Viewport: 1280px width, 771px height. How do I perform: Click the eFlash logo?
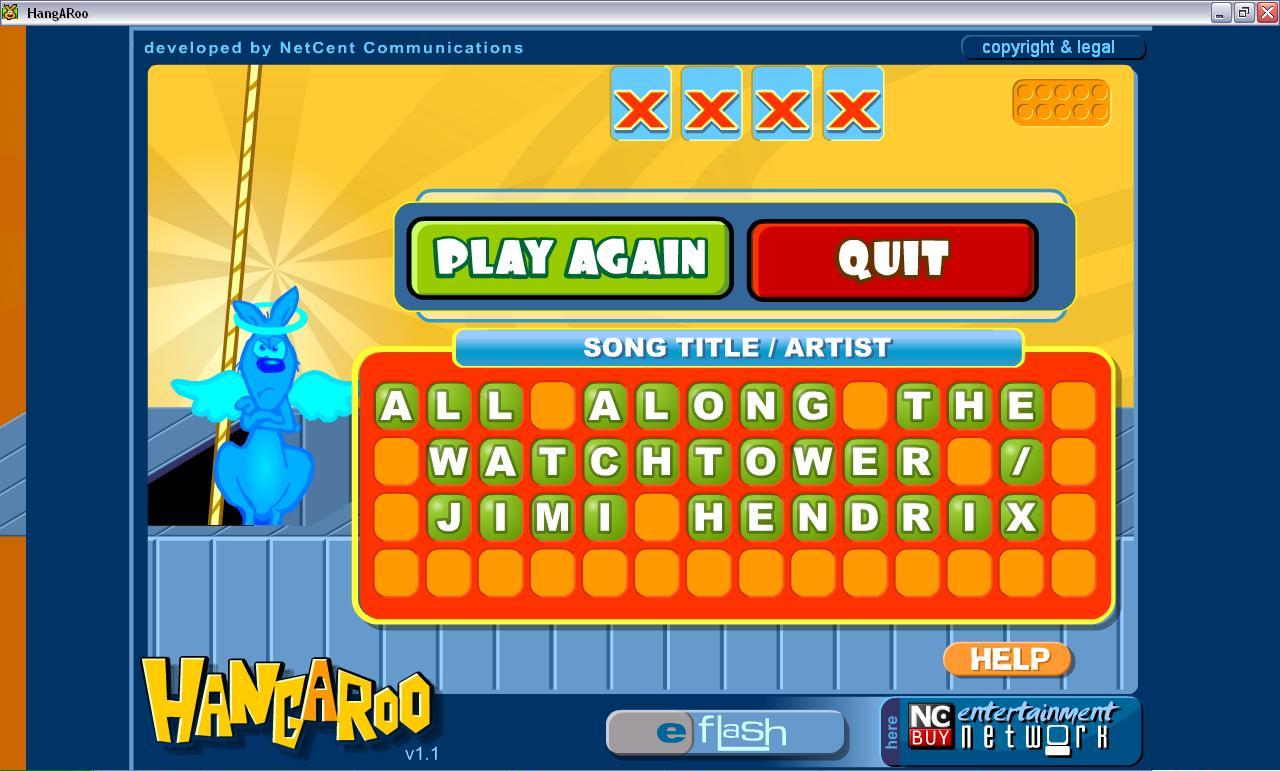pyautogui.click(x=725, y=731)
